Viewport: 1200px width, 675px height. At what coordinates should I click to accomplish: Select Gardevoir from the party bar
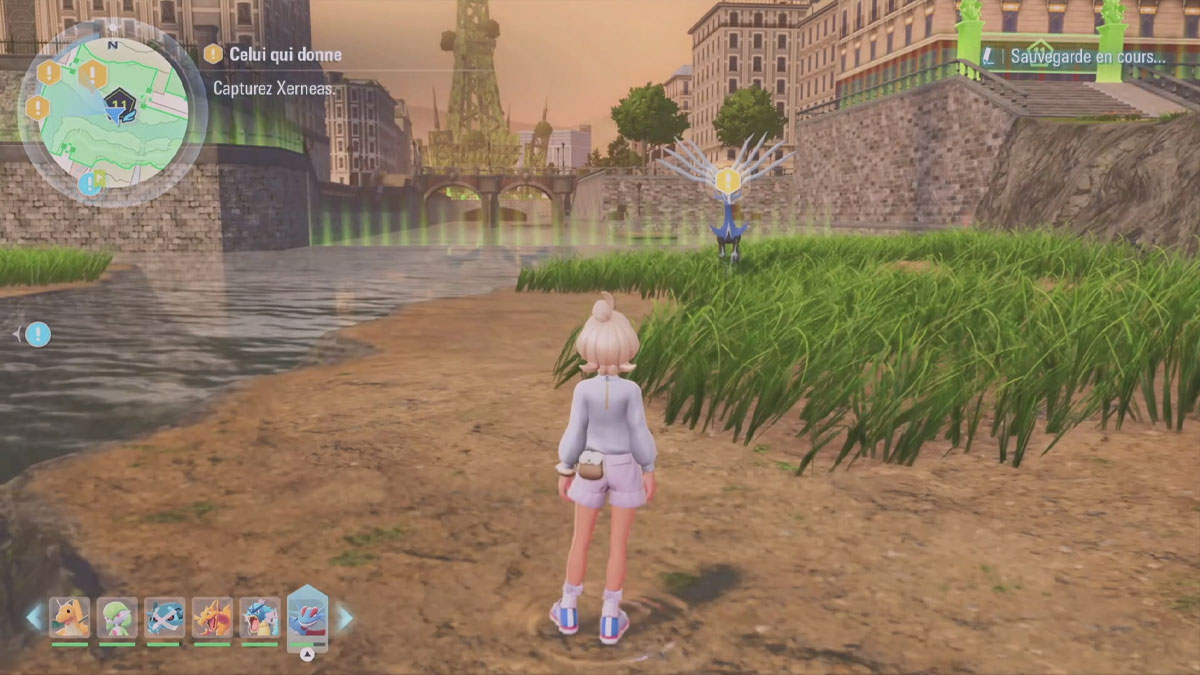[x=117, y=617]
